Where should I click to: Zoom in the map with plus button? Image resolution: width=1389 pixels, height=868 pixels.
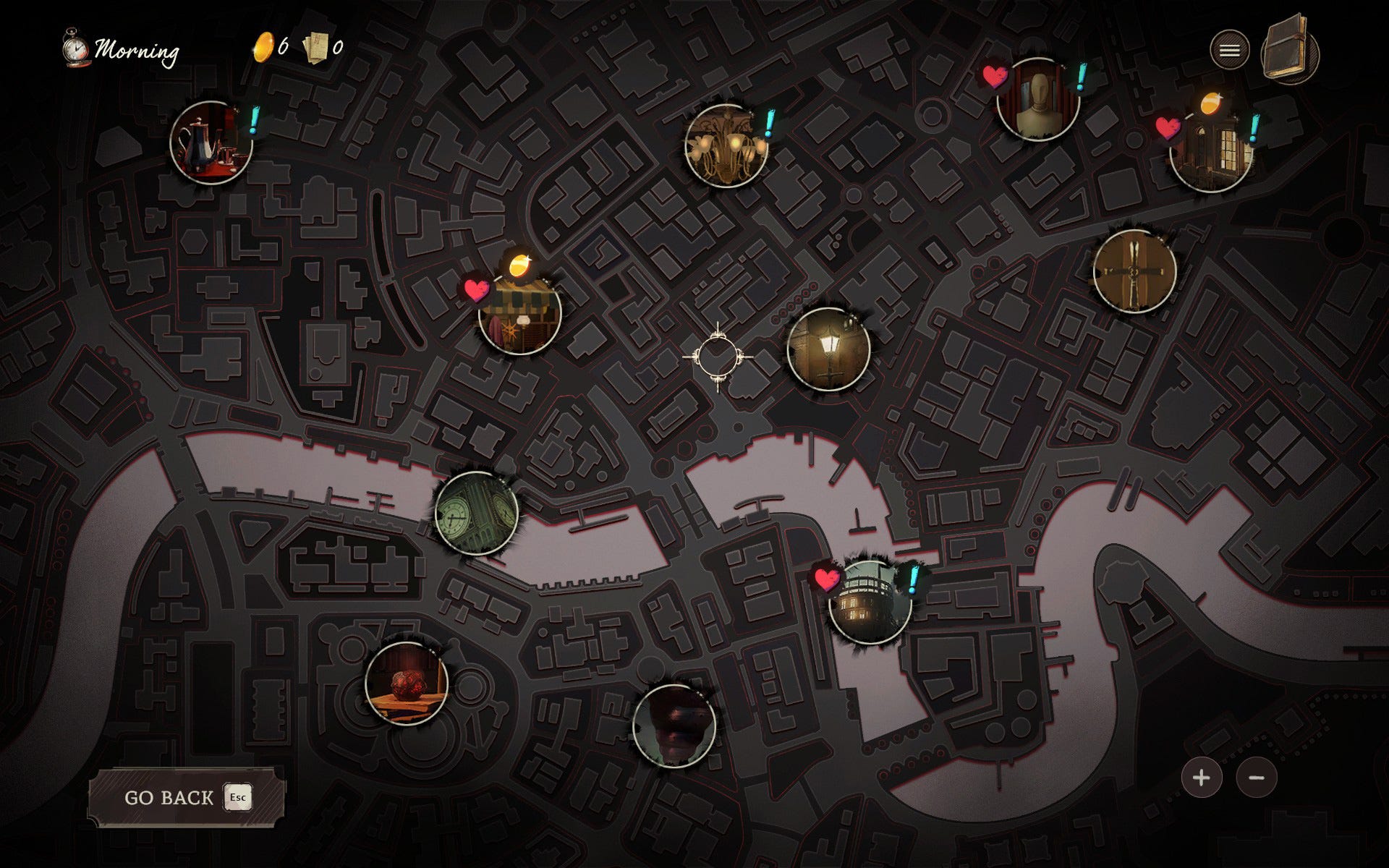(x=1202, y=778)
